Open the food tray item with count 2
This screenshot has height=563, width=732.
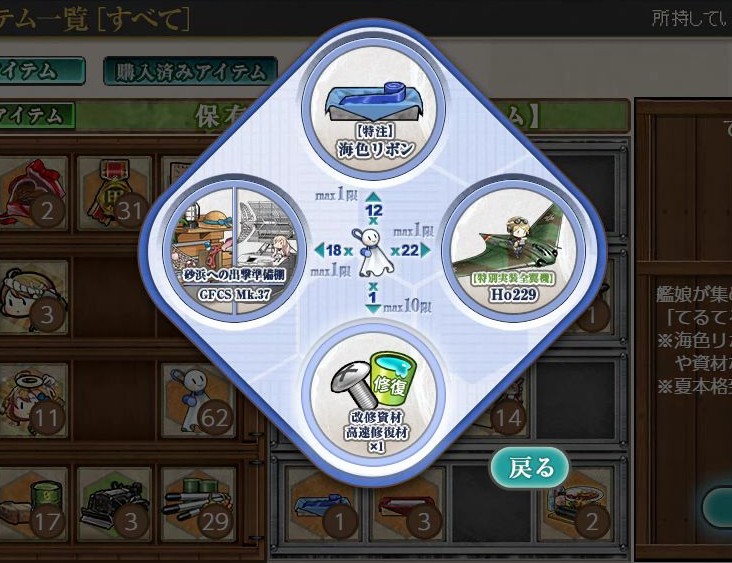[574, 501]
